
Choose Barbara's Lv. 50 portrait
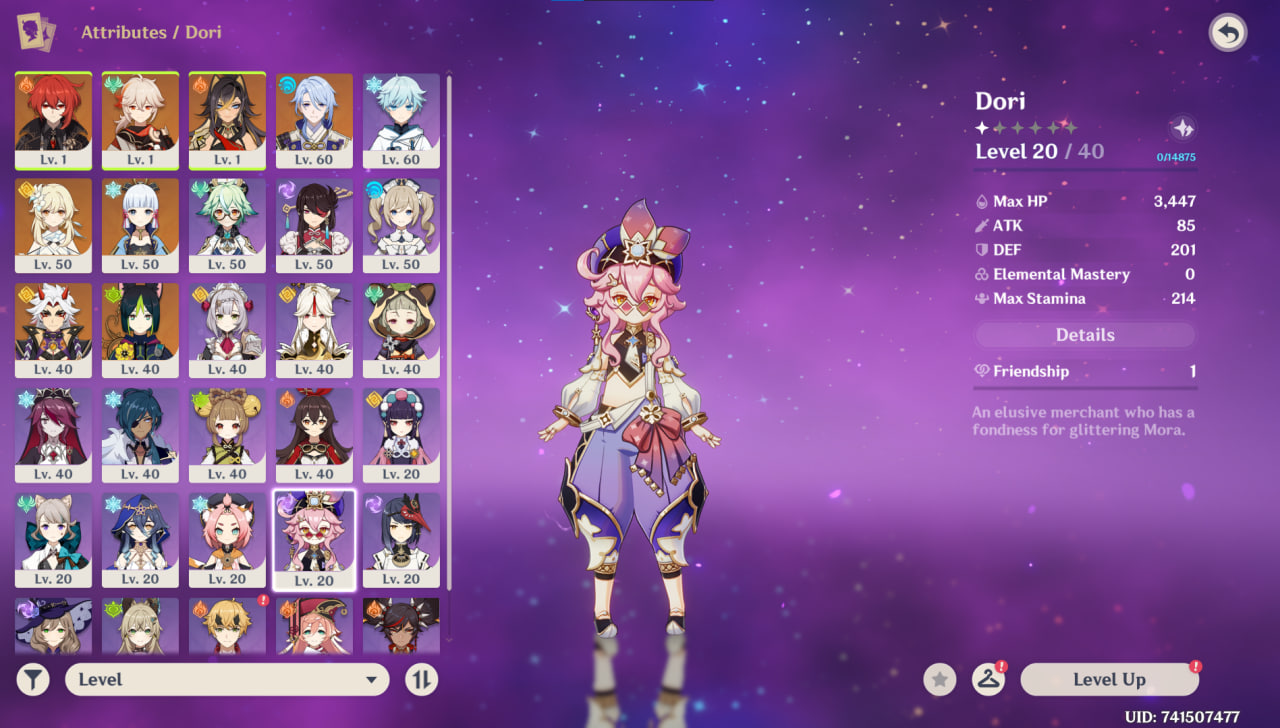coord(401,223)
